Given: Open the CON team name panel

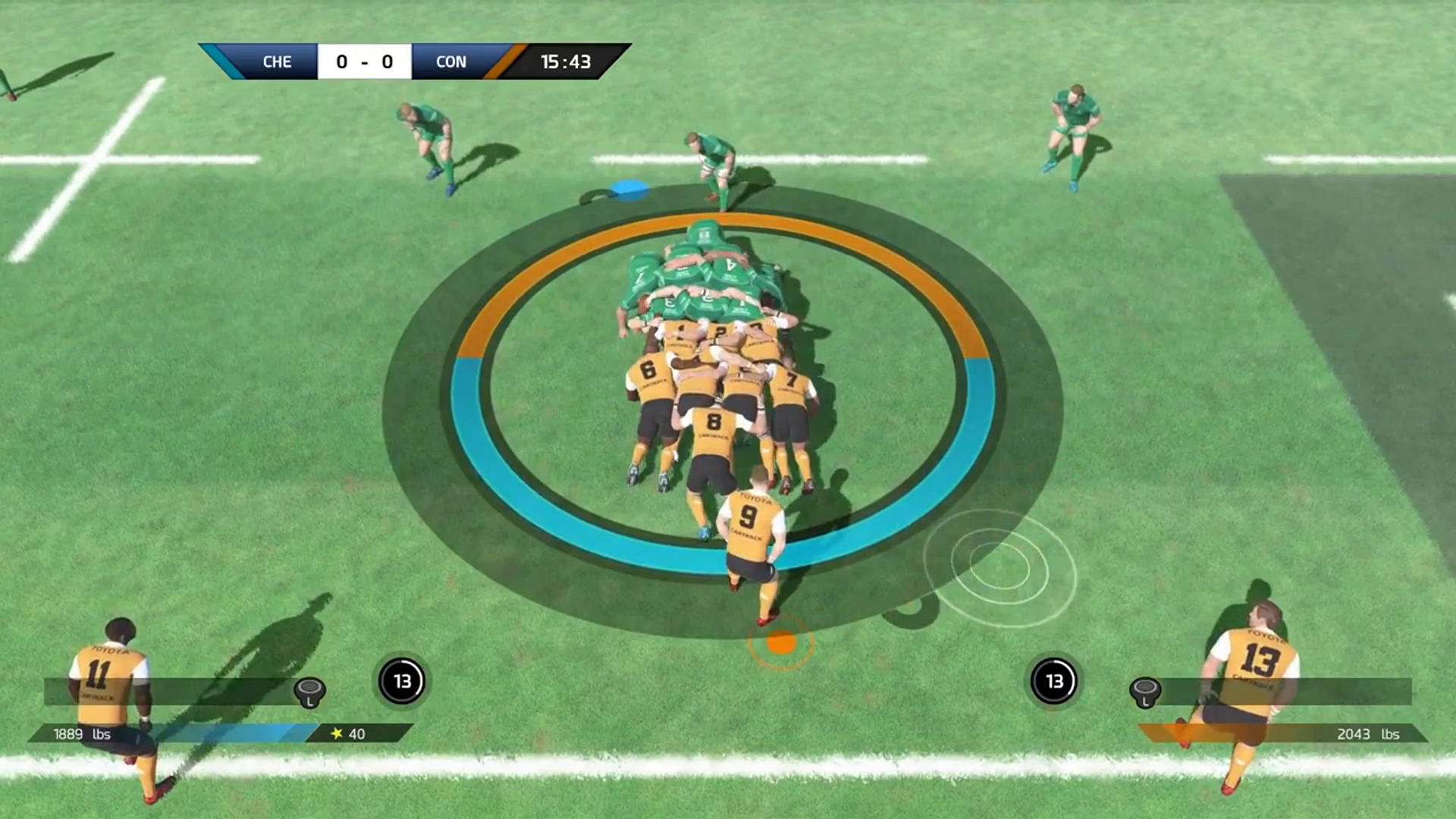Looking at the screenshot, I should coord(449,61).
